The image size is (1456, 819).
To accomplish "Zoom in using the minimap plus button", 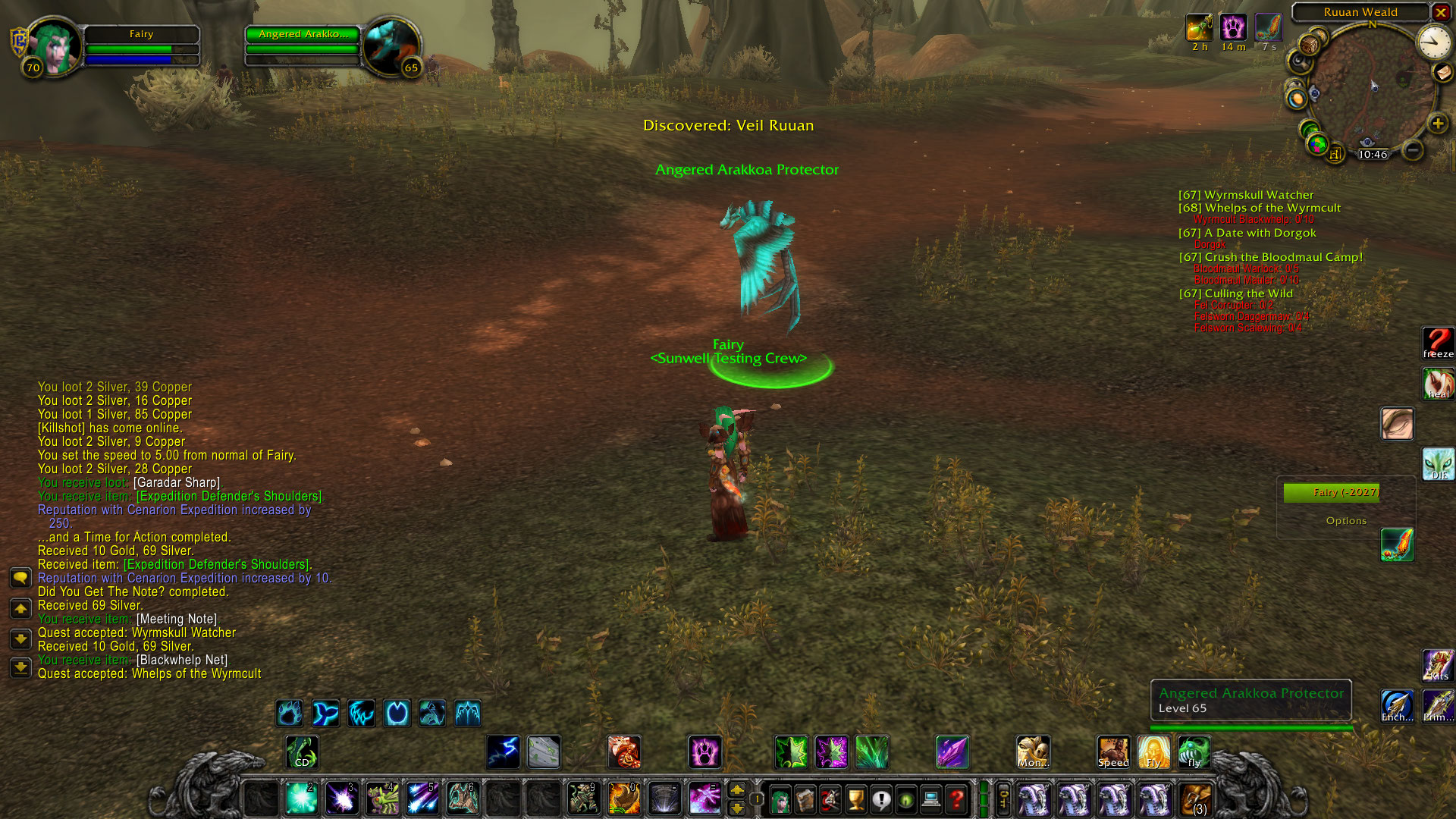I will (x=1439, y=124).
